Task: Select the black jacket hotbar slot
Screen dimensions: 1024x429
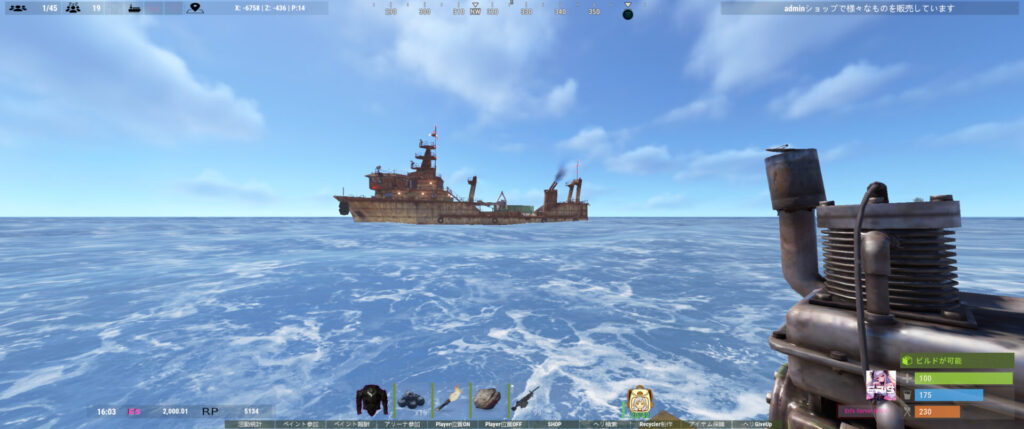Action: click(x=372, y=400)
